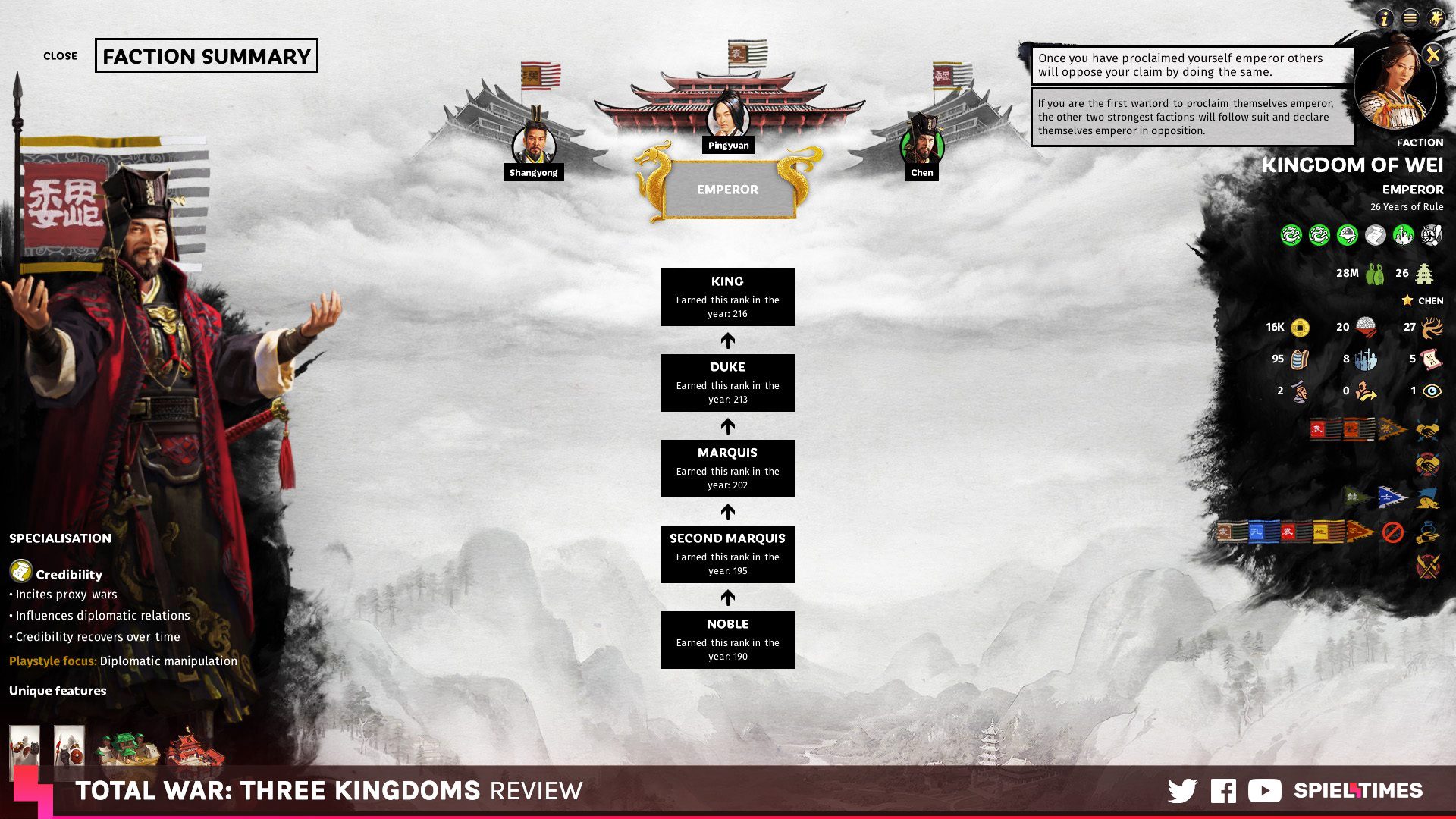The image size is (1456, 819).
Task: Click the red prohibited circle diplomacy icon
Action: point(1392,532)
